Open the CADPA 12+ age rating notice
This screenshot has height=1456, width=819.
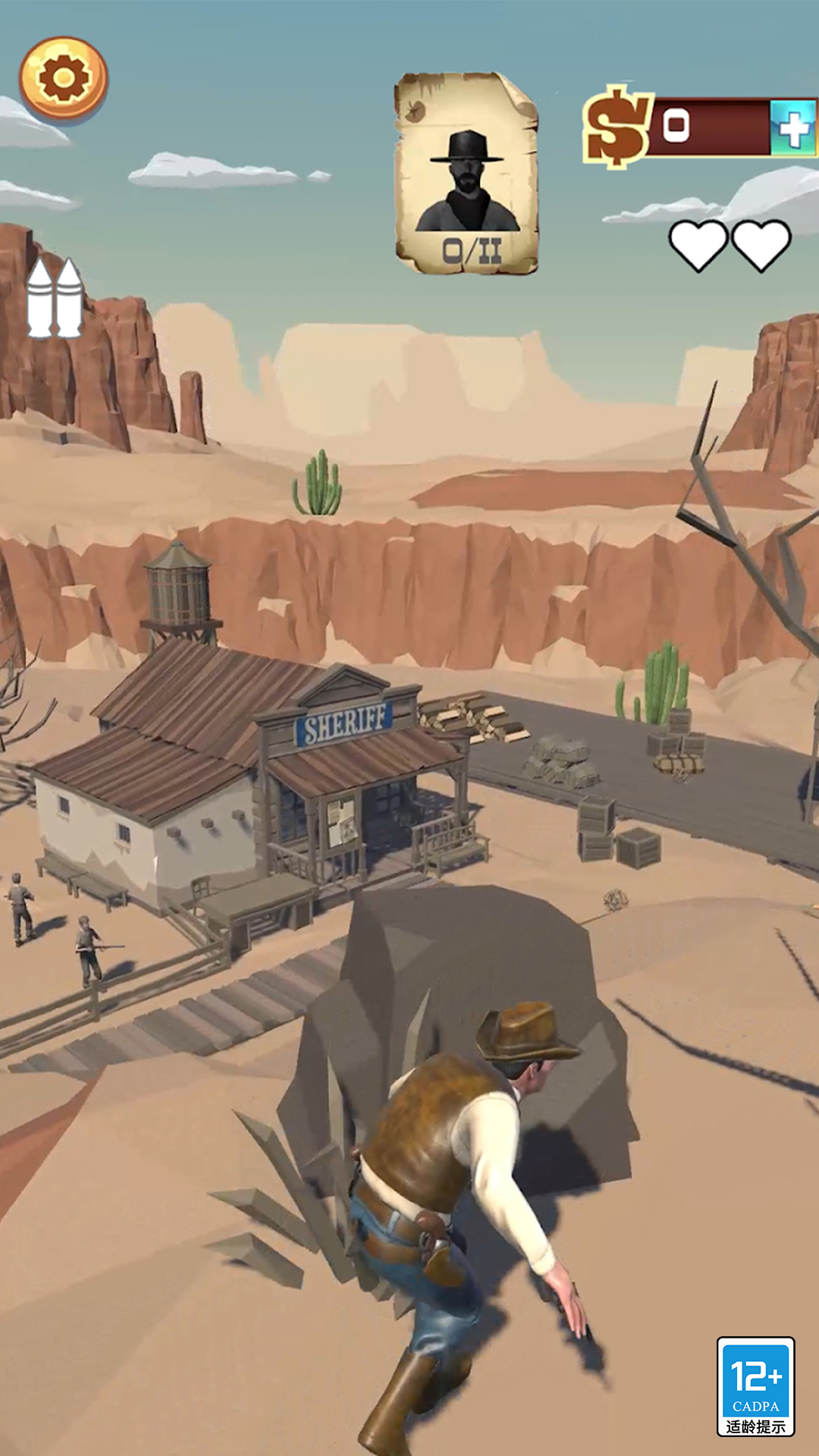tap(755, 1386)
